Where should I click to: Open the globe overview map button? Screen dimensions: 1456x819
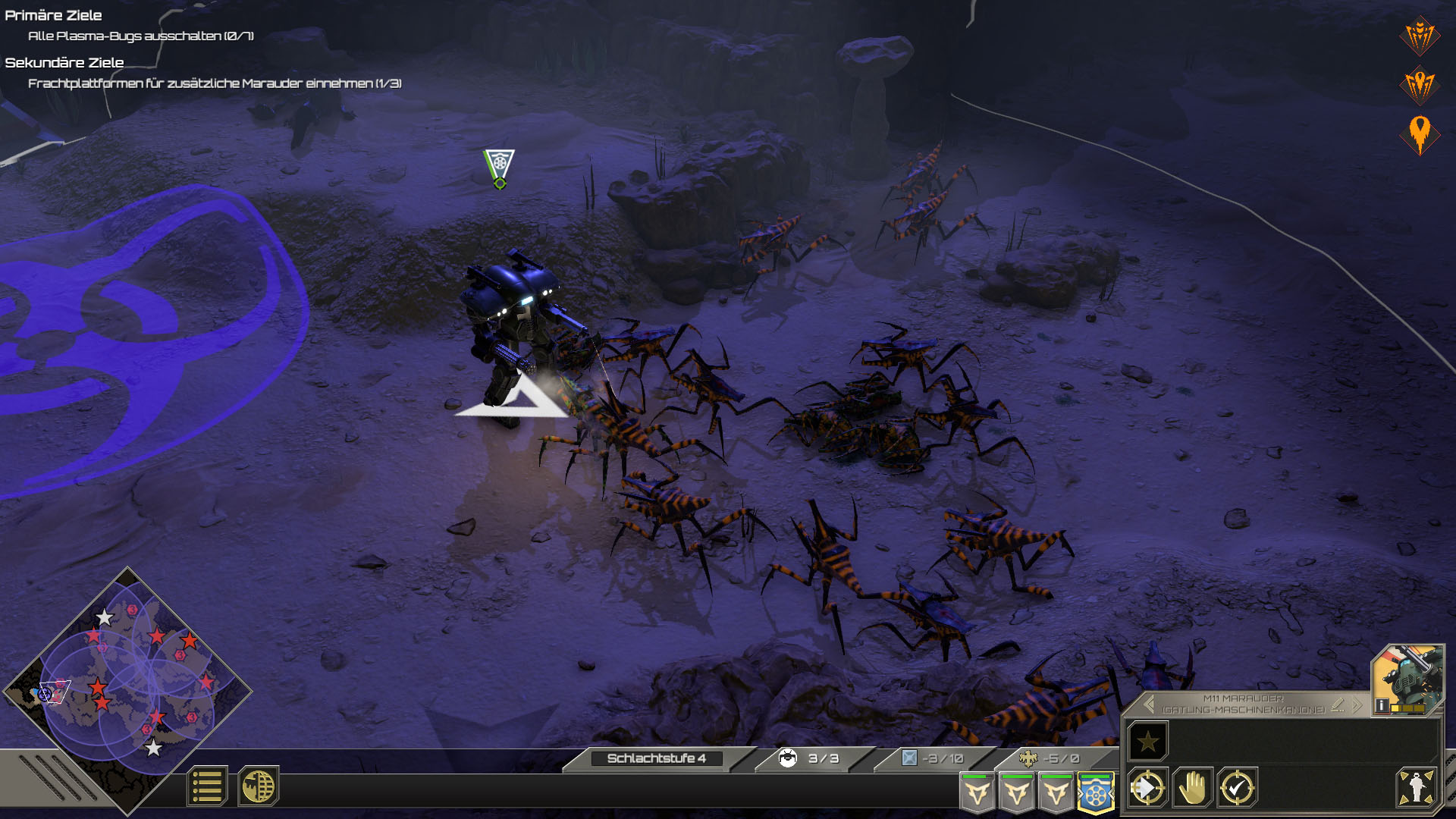point(259,786)
